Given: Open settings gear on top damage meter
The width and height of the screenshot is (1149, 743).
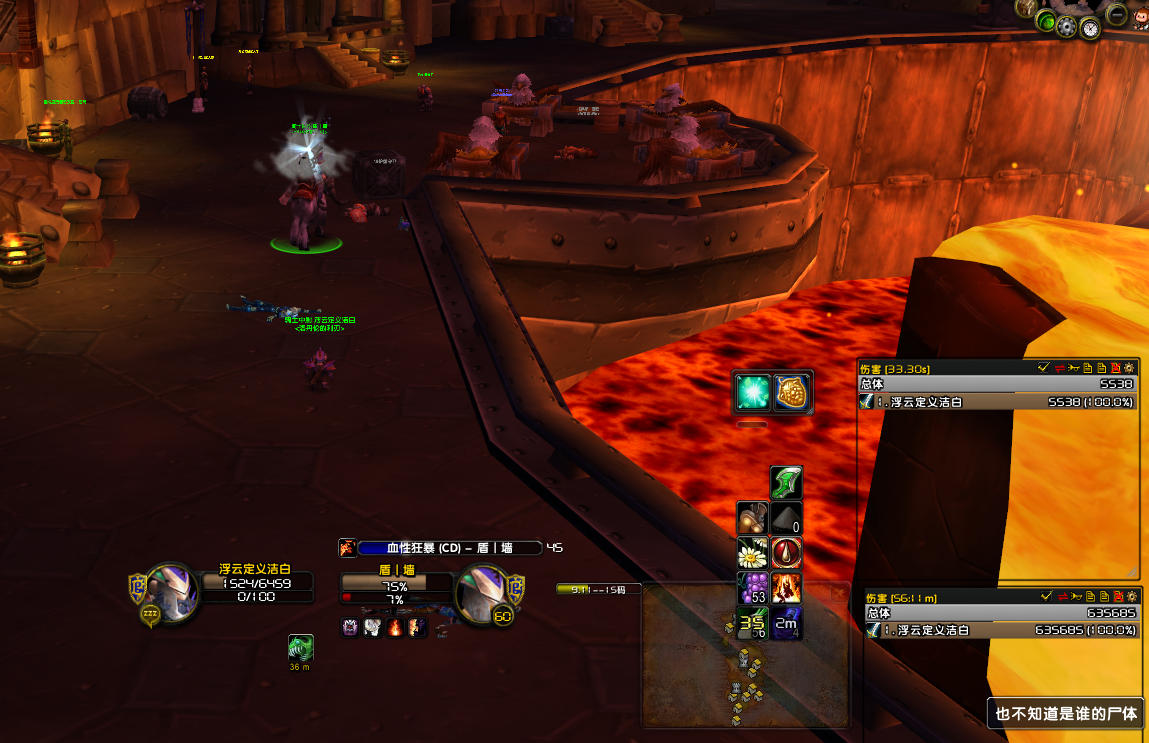Looking at the screenshot, I should (1130, 368).
